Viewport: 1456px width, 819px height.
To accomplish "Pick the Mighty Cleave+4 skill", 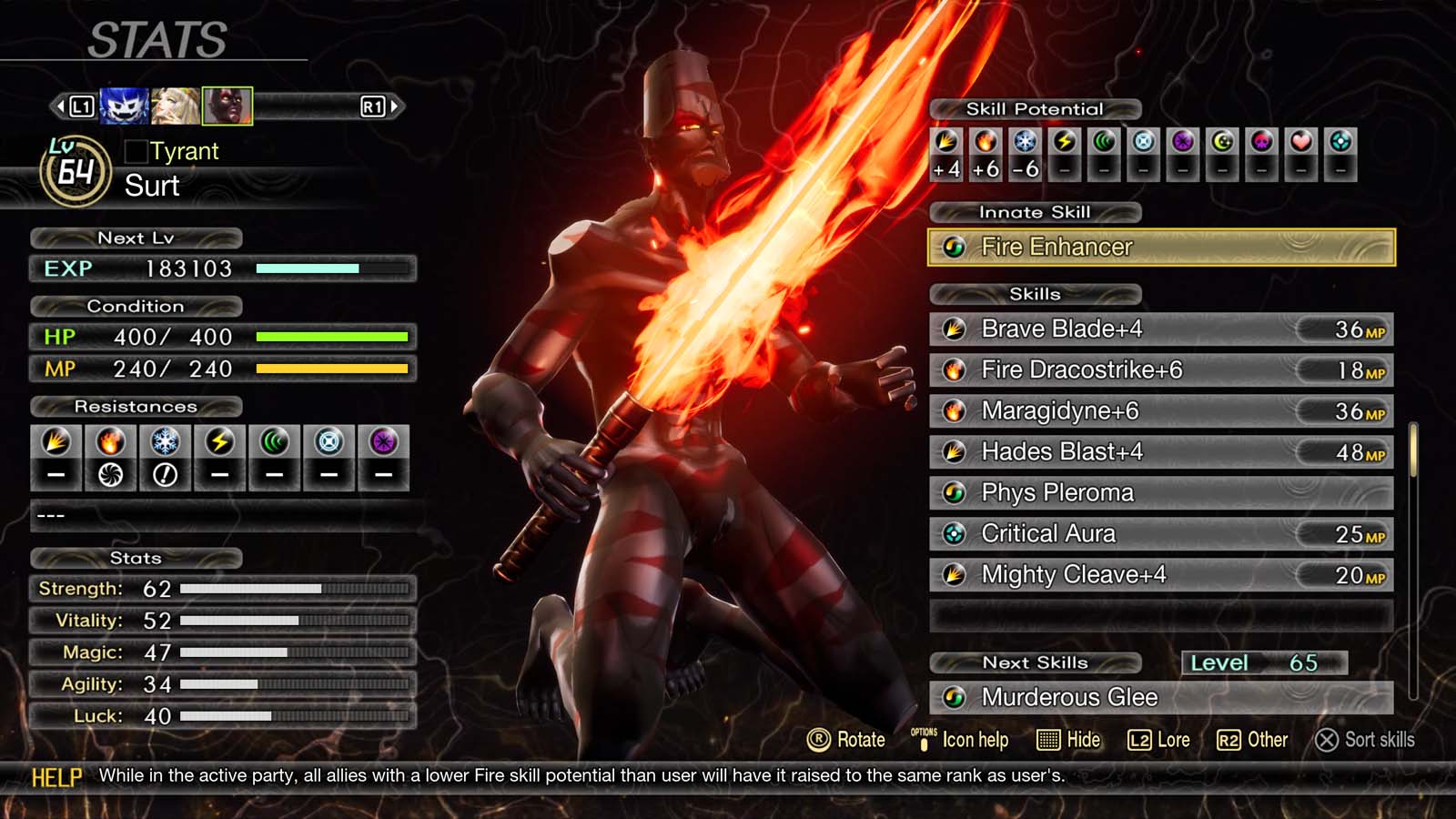I will (x=1160, y=574).
